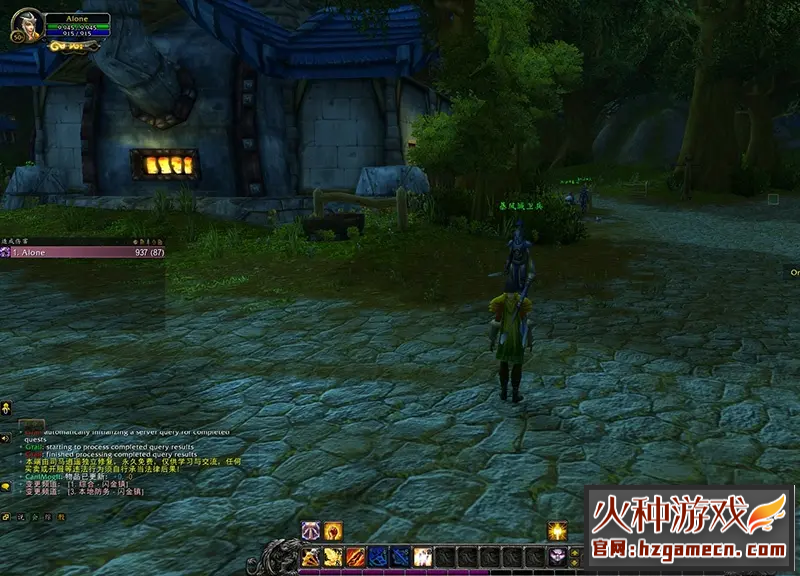Select the chat tab above the log
Screen dimensions: 800x576
point(32,422)
